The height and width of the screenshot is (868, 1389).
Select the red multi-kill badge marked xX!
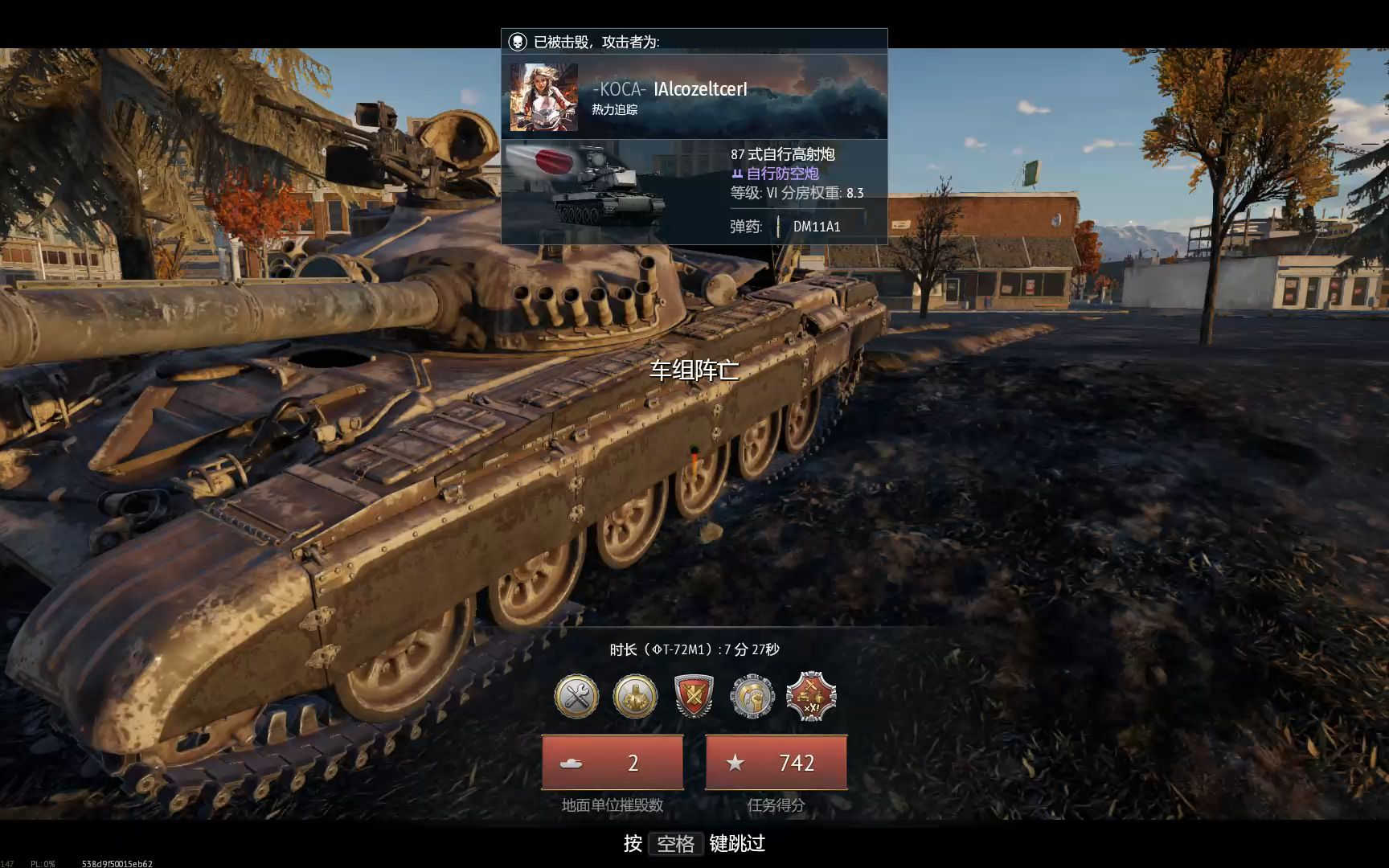pyautogui.click(x=811, y=696)
